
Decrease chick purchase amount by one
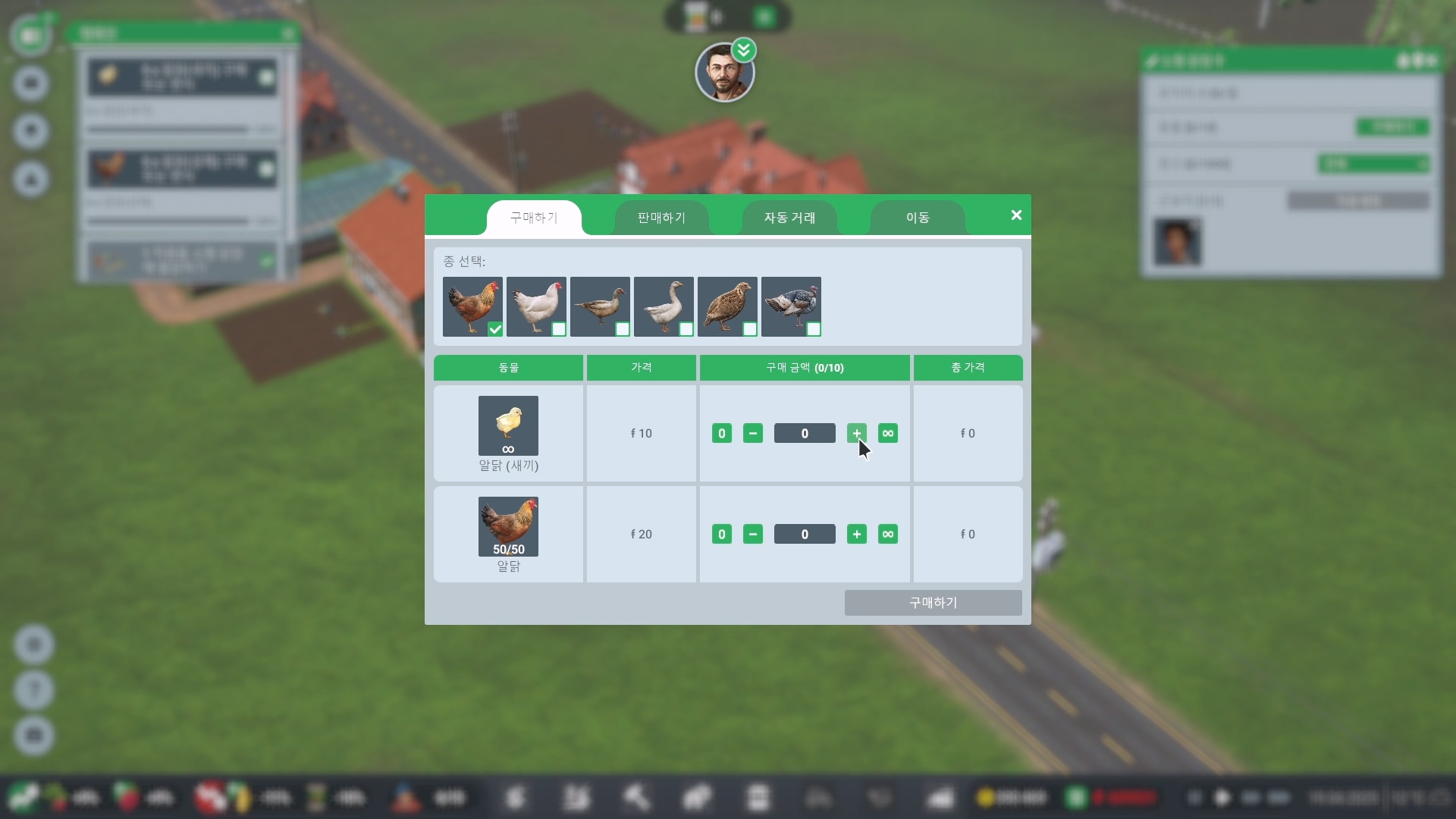[x=752, y=433]
